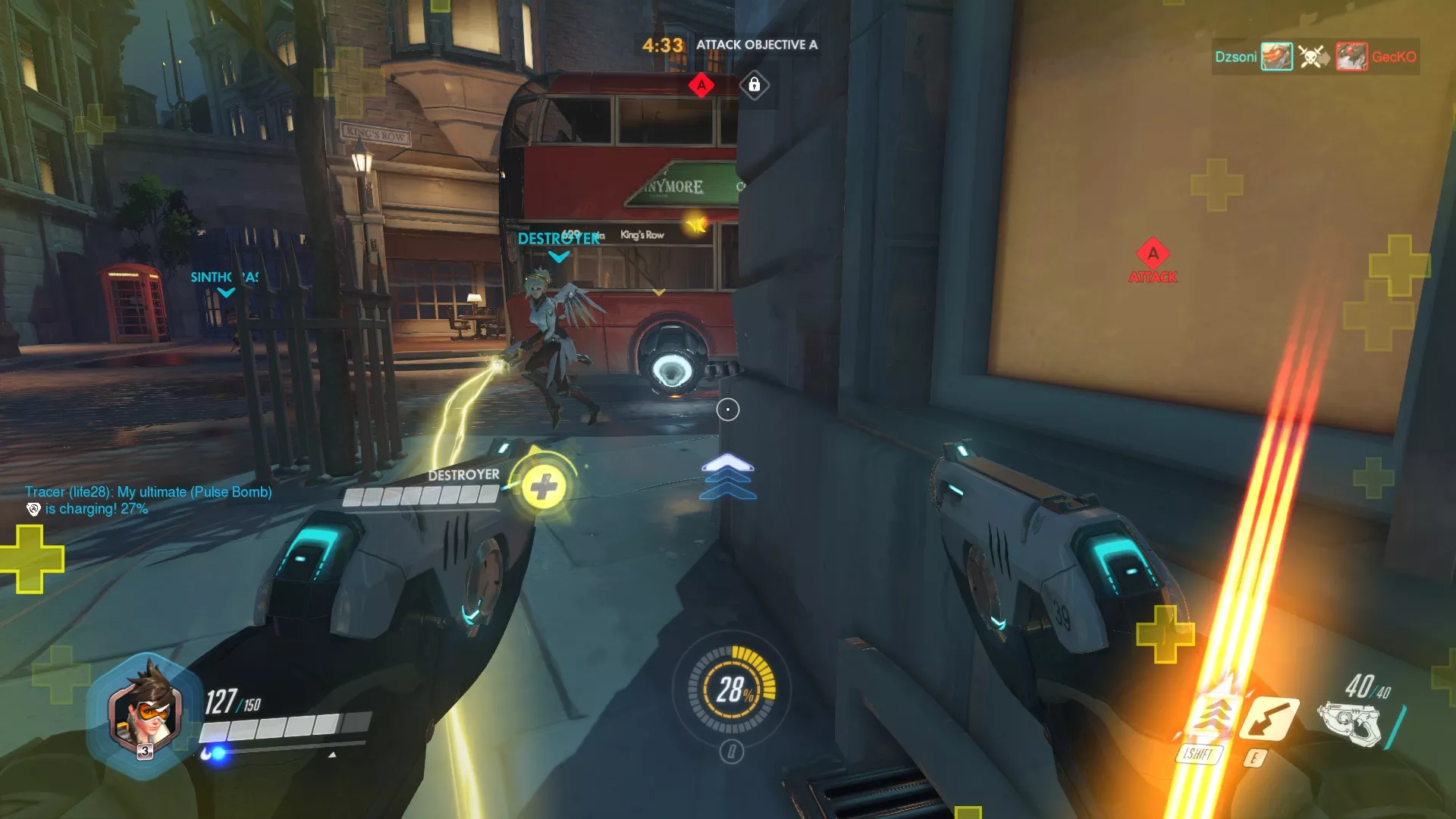1456x819 pixels.
Task: Click the lock icon beside Objective A marker
Action: tap(755, 86)
